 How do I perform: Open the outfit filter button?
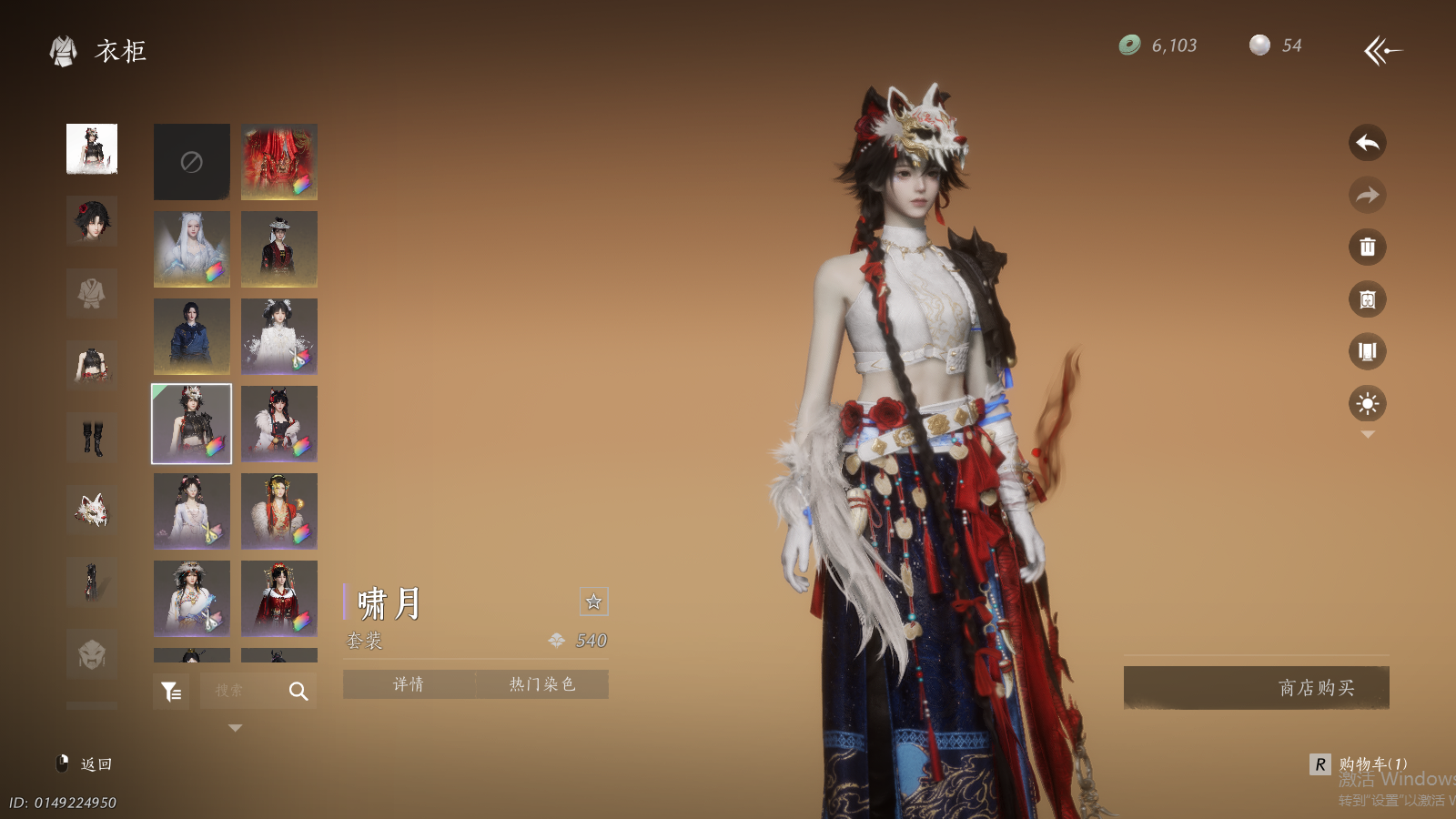[171, 692]
